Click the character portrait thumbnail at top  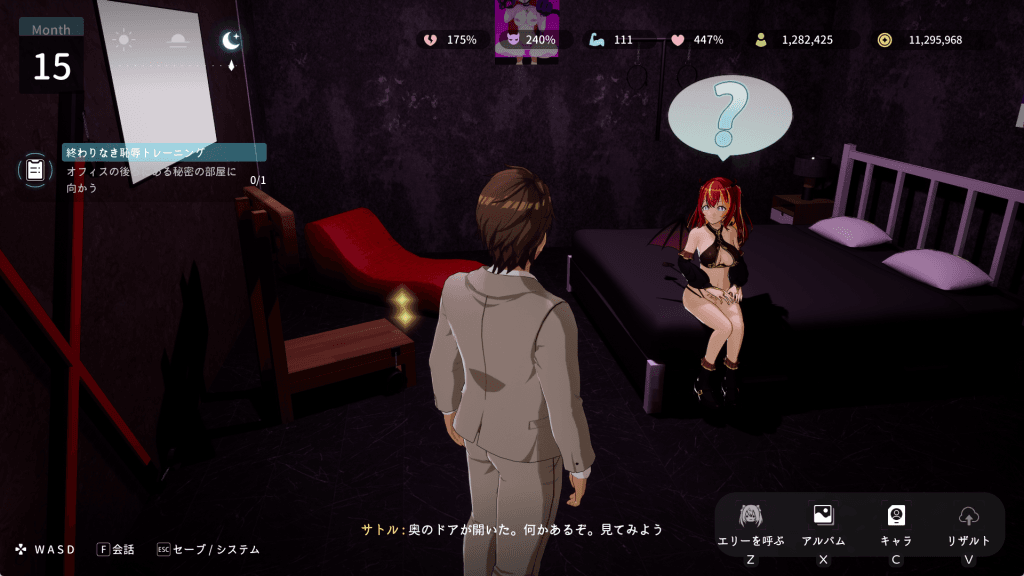pyautogui.click(x=527, y=31)
